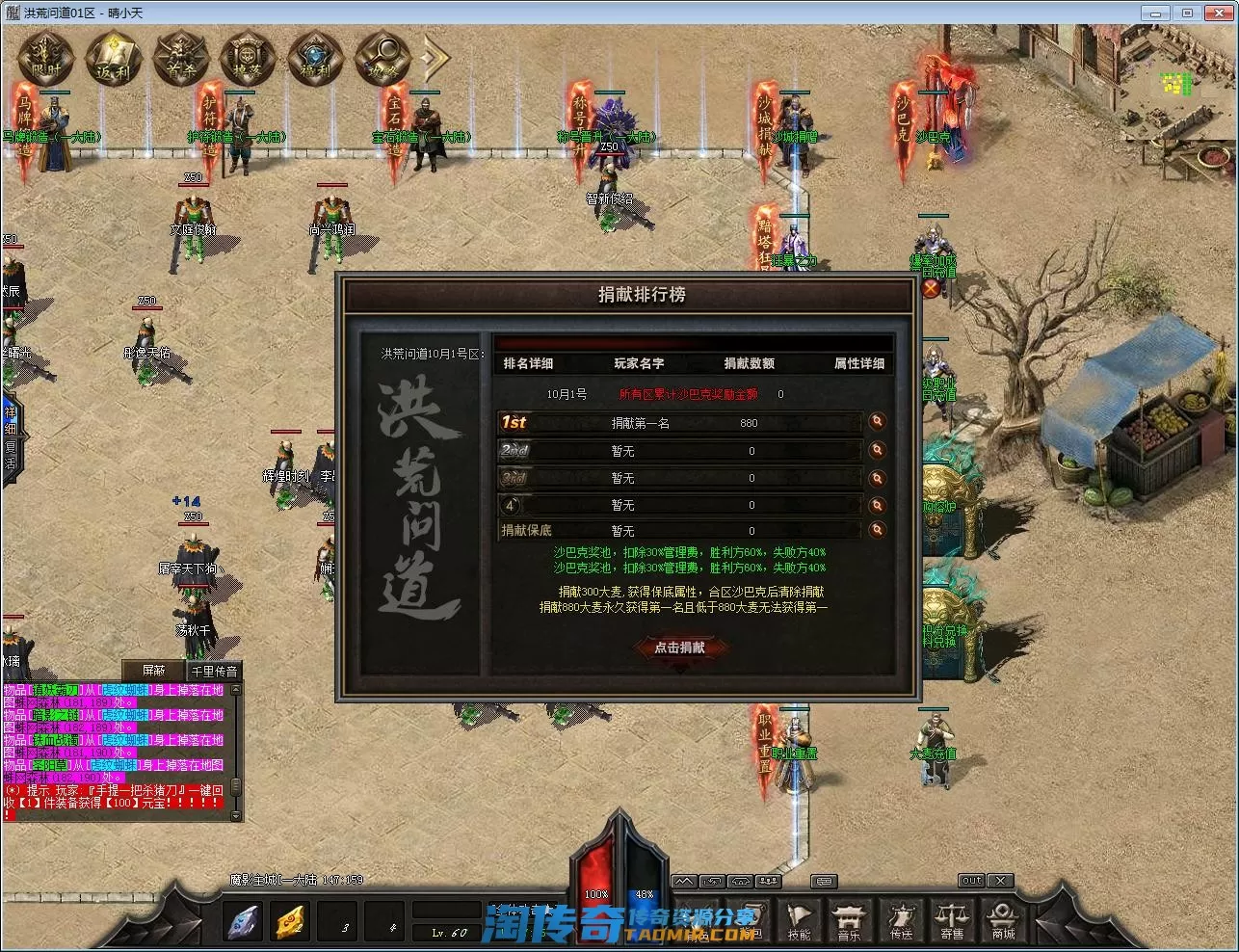Open the 首杀 first-kill icon
Image resolution: width=1239 pixels, height=952 pixels.
pyautogui.click(x=180, y=58)
